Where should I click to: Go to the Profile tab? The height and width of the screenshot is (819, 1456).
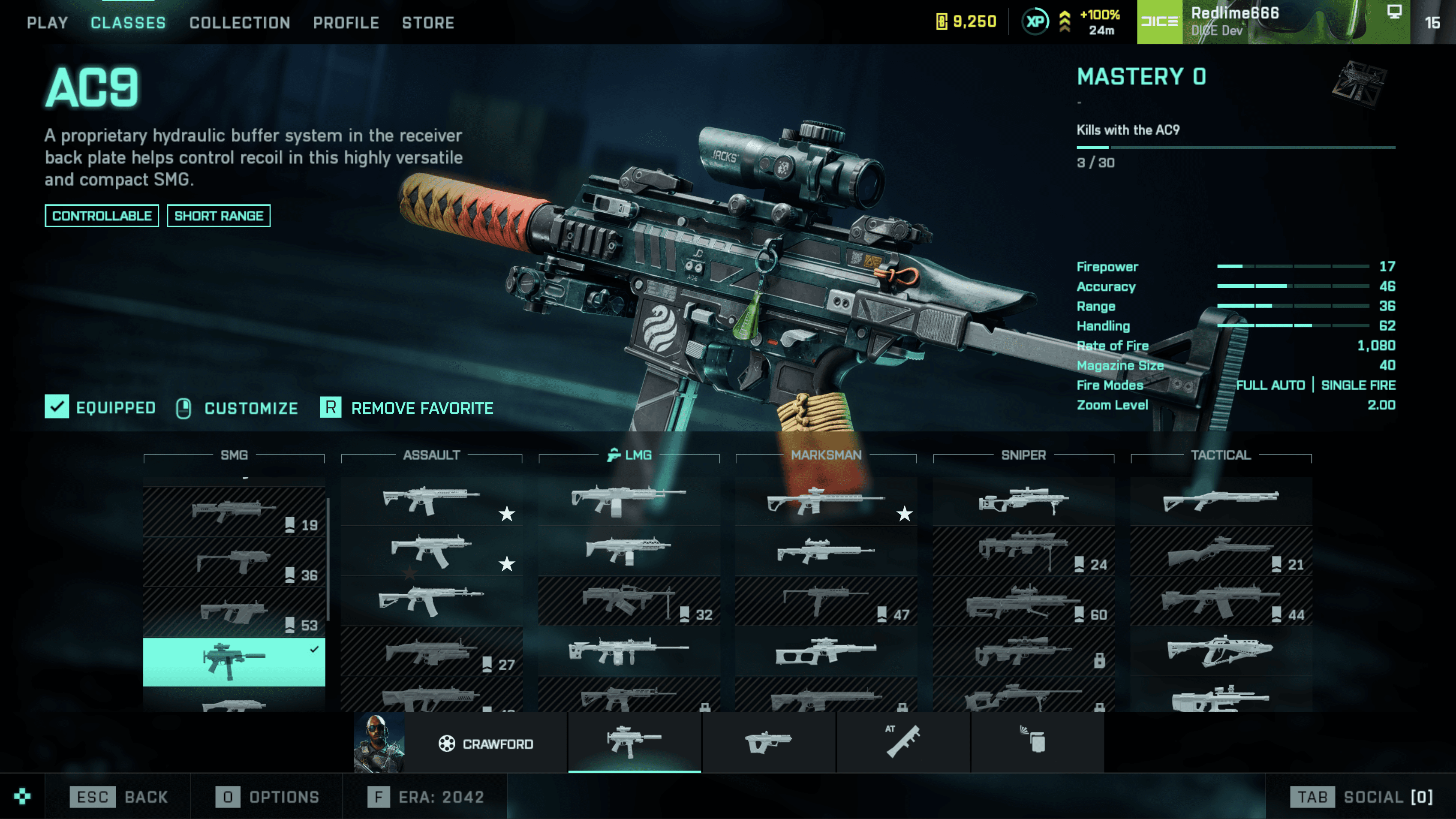[x=346, y=23]
